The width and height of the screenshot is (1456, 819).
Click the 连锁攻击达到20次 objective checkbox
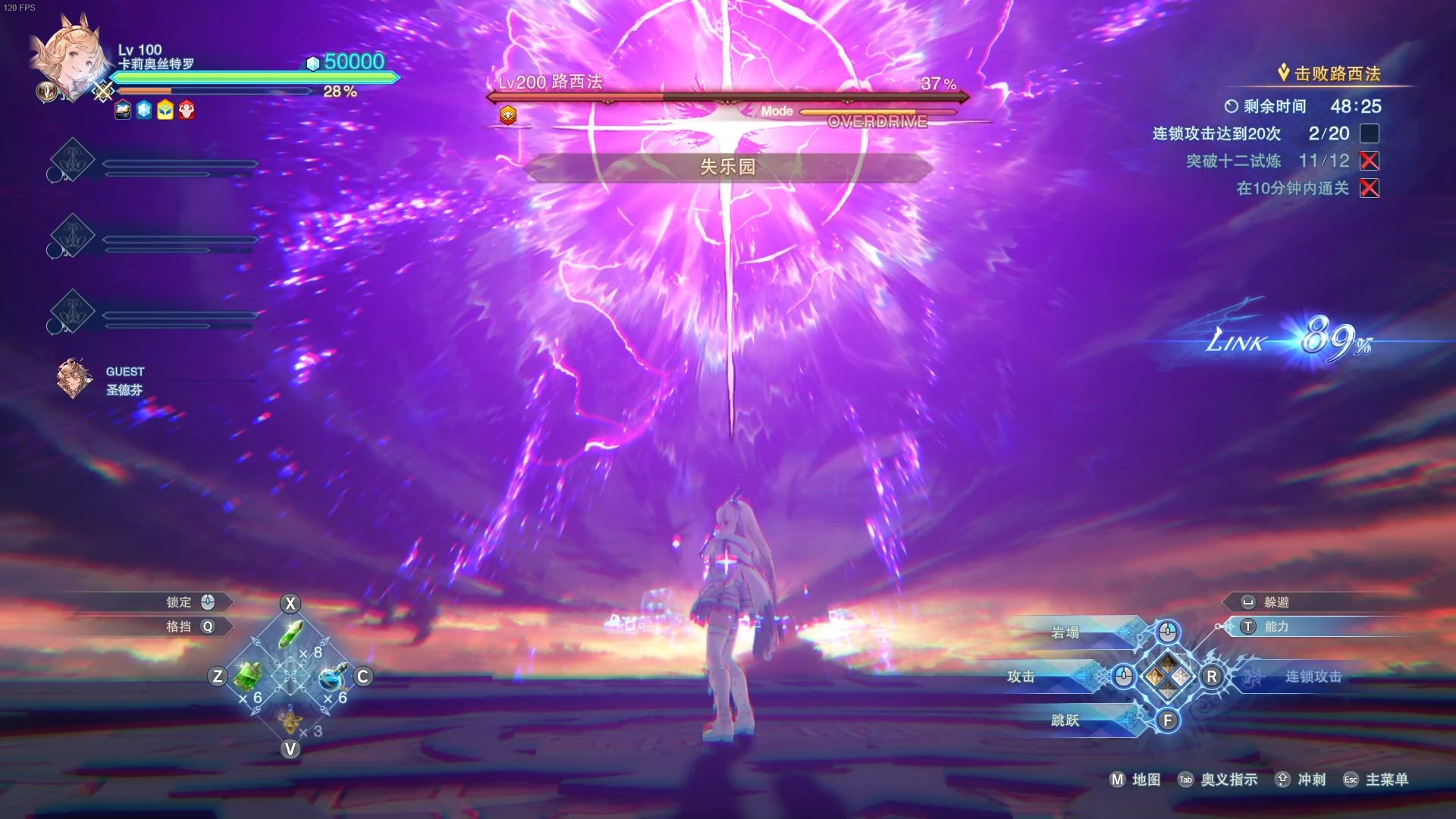pyautogui.click(x=1369, y=133)
